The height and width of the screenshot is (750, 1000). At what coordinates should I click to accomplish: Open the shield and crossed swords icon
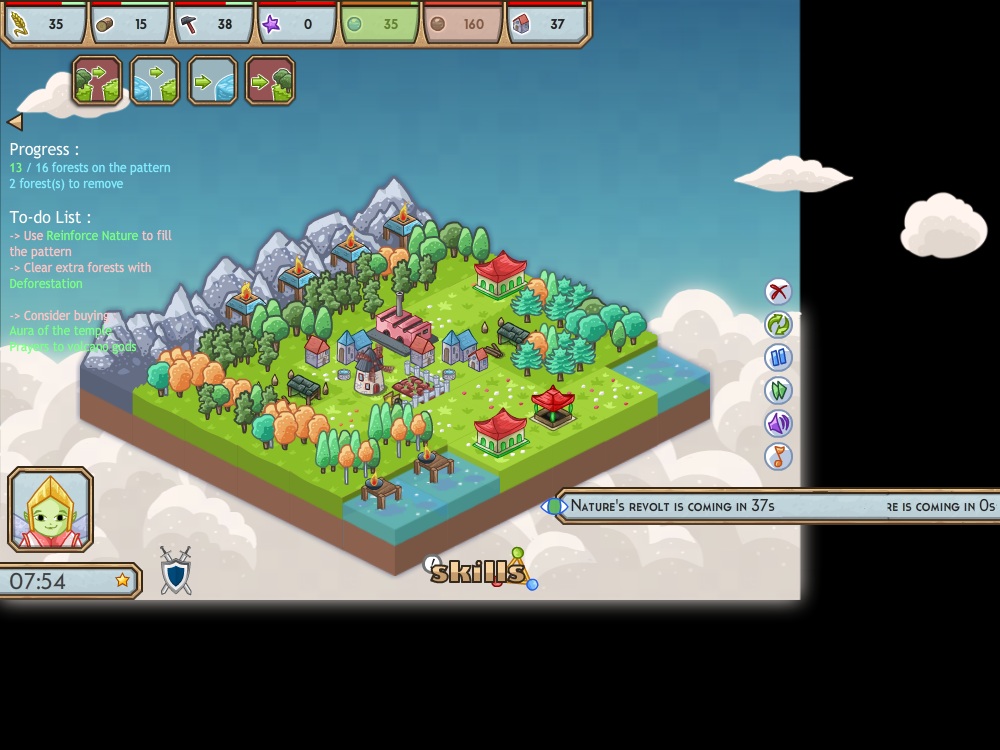tap(176, 571)
